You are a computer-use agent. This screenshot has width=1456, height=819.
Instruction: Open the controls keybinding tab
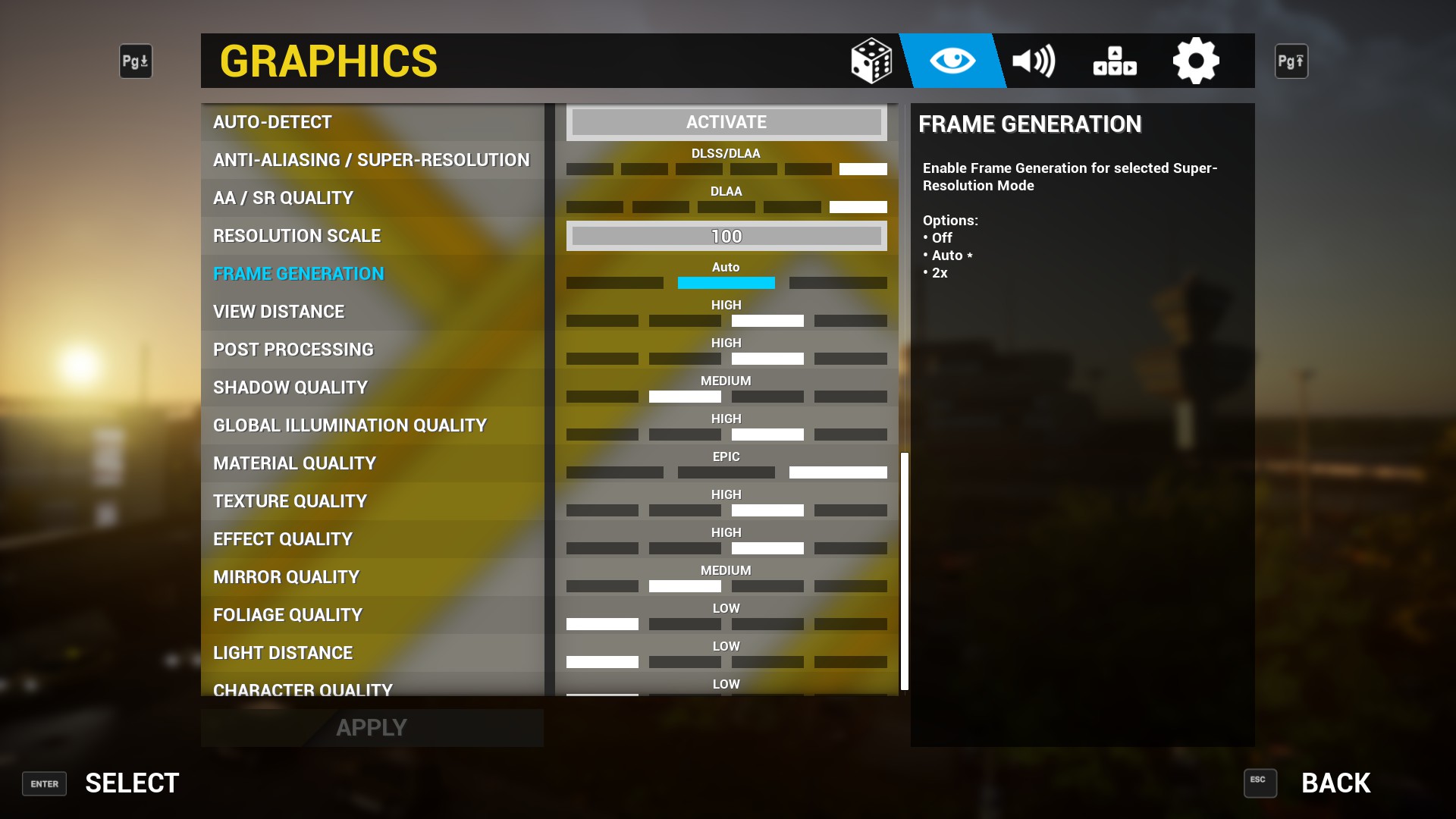pyautogui.click(x=1114, y=61)
